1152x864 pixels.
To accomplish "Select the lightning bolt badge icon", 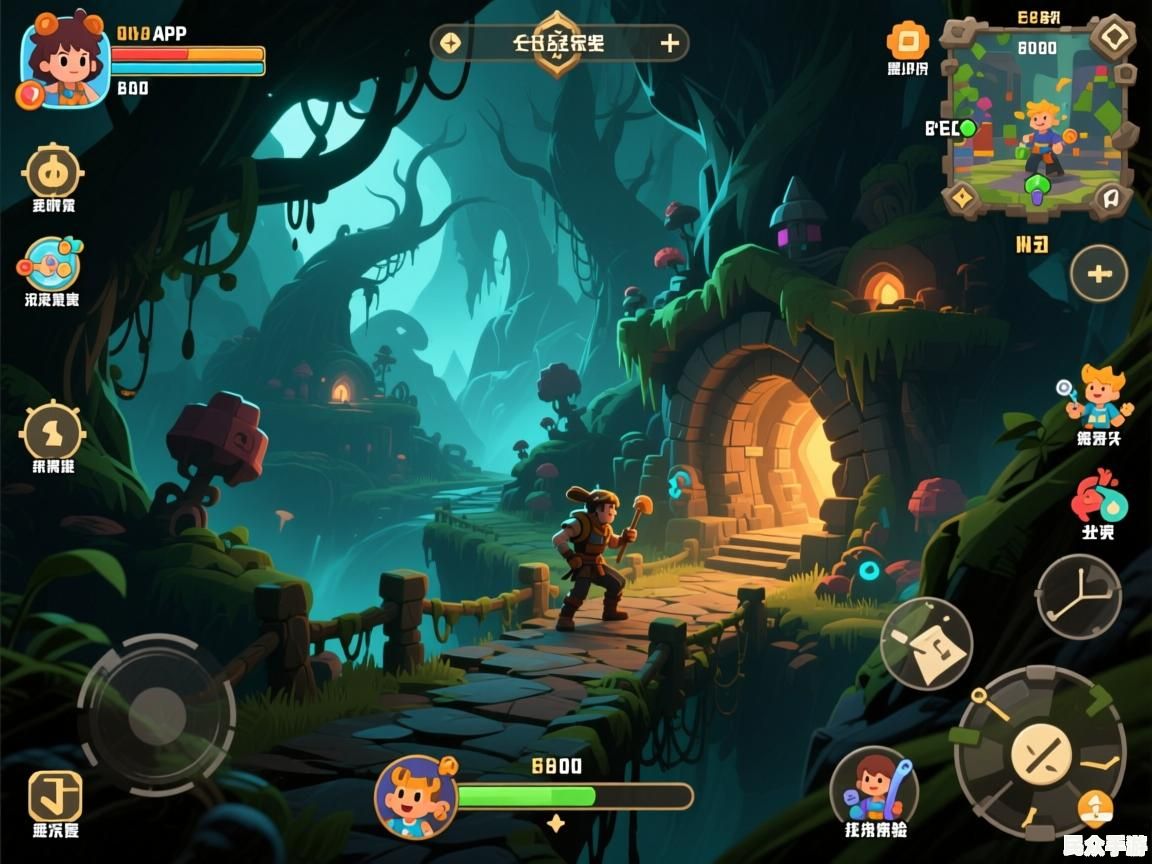I will coord(52,432).
